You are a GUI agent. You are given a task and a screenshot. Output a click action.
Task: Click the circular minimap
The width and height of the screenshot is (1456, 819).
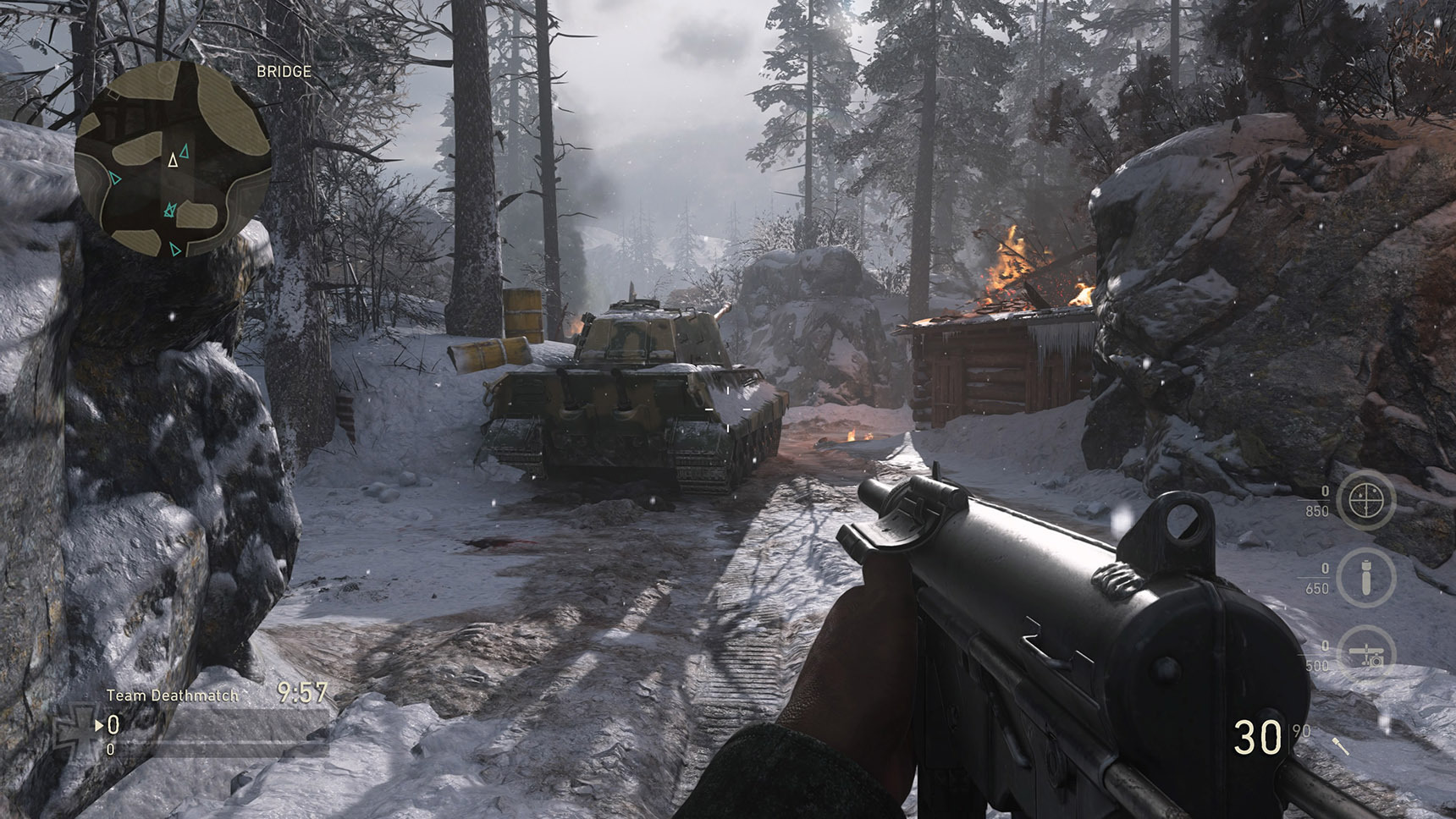173,158
